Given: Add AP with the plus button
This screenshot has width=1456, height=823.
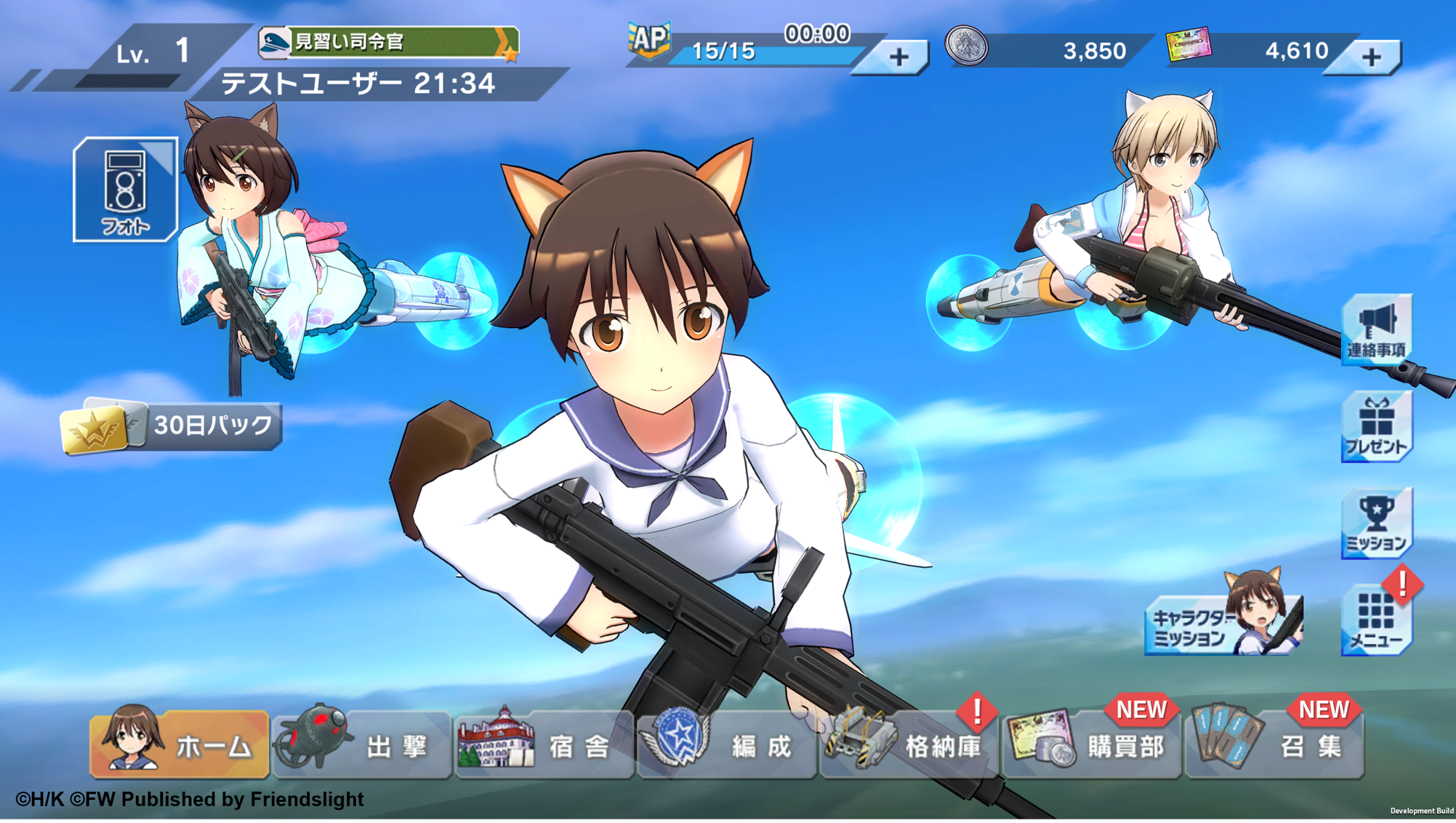Looking at the screenshot, I should pyautogui.click(x=898, y=57).
